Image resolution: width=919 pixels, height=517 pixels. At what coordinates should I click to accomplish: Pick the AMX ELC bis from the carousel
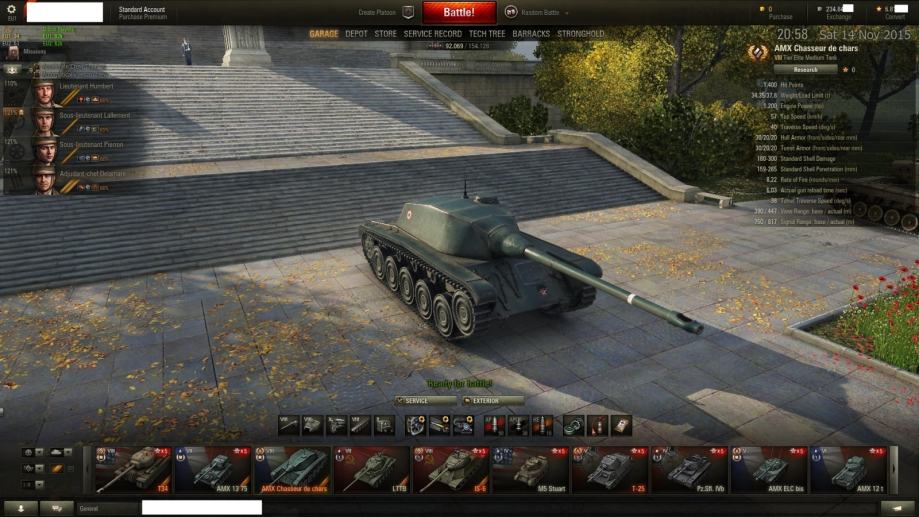pyautogui.click(x=768, y=470)
